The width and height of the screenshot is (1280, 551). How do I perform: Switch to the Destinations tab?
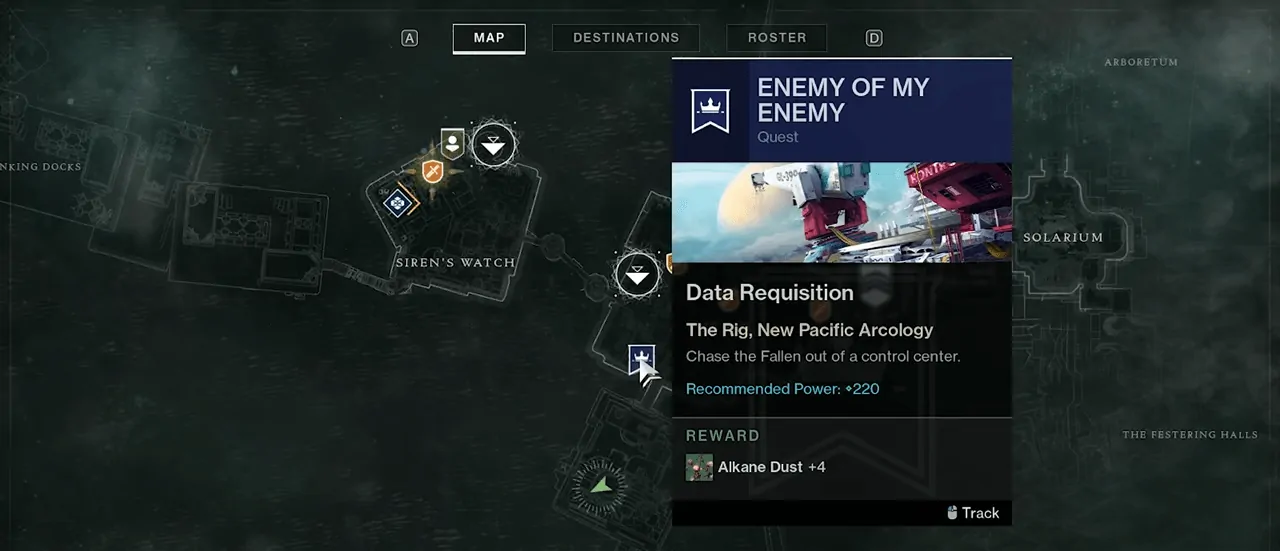tap(625, 38)
